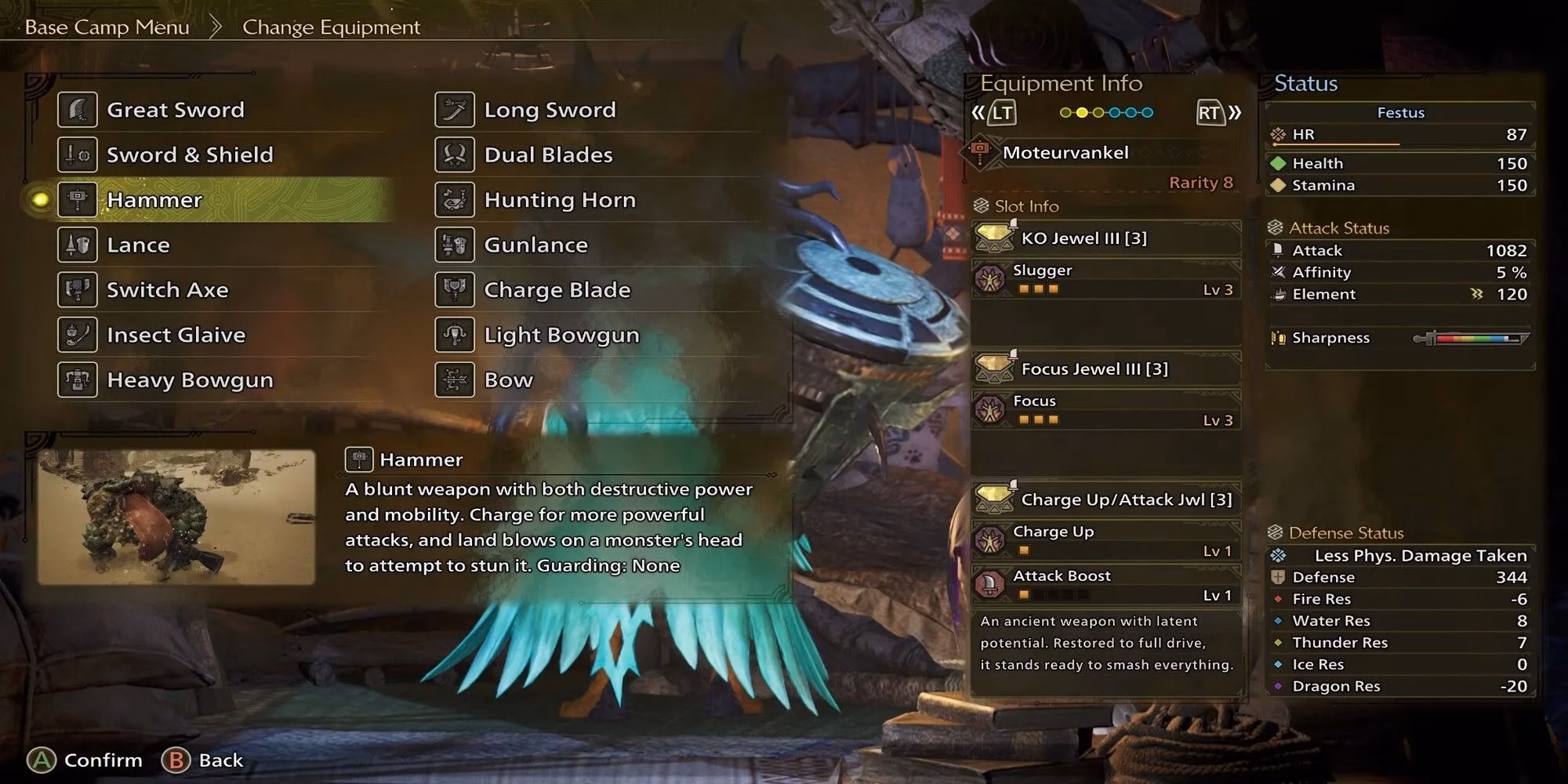Screen dimensions: 1568x784
Task: Open next equipment page with RT arrow
Action: 1210,112
